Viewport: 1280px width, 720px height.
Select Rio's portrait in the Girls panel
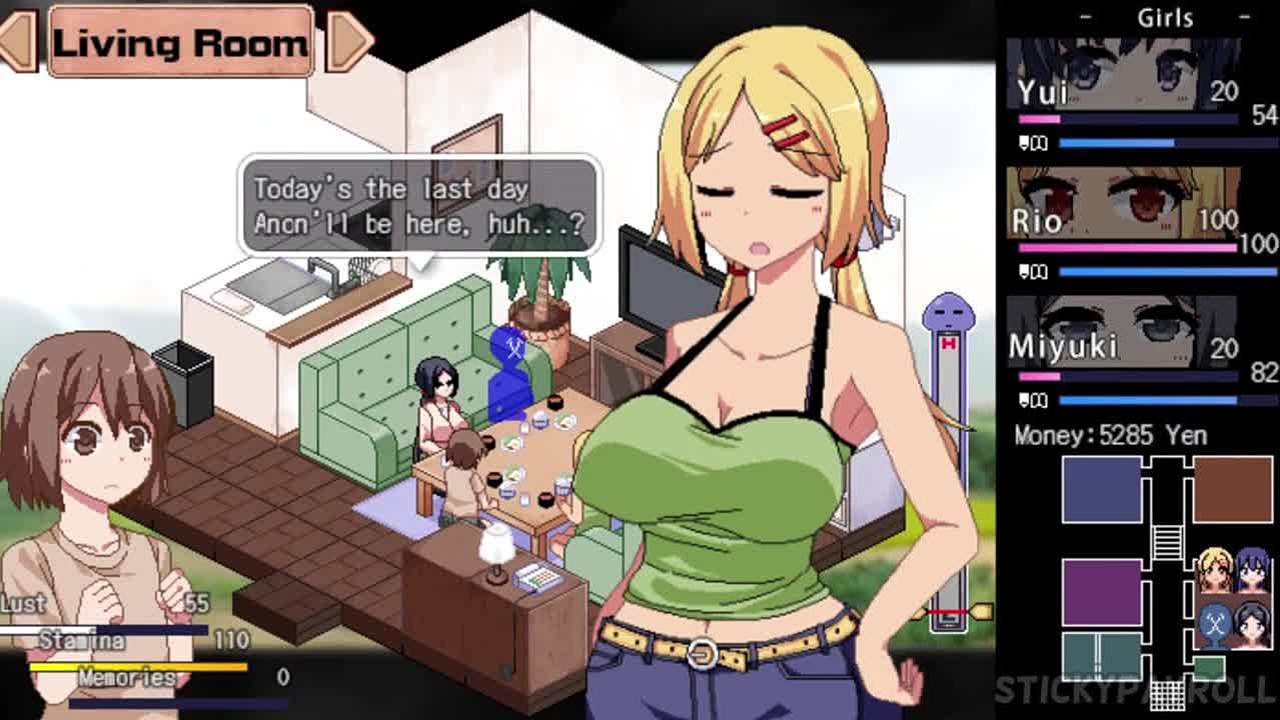click(1123, 203)
